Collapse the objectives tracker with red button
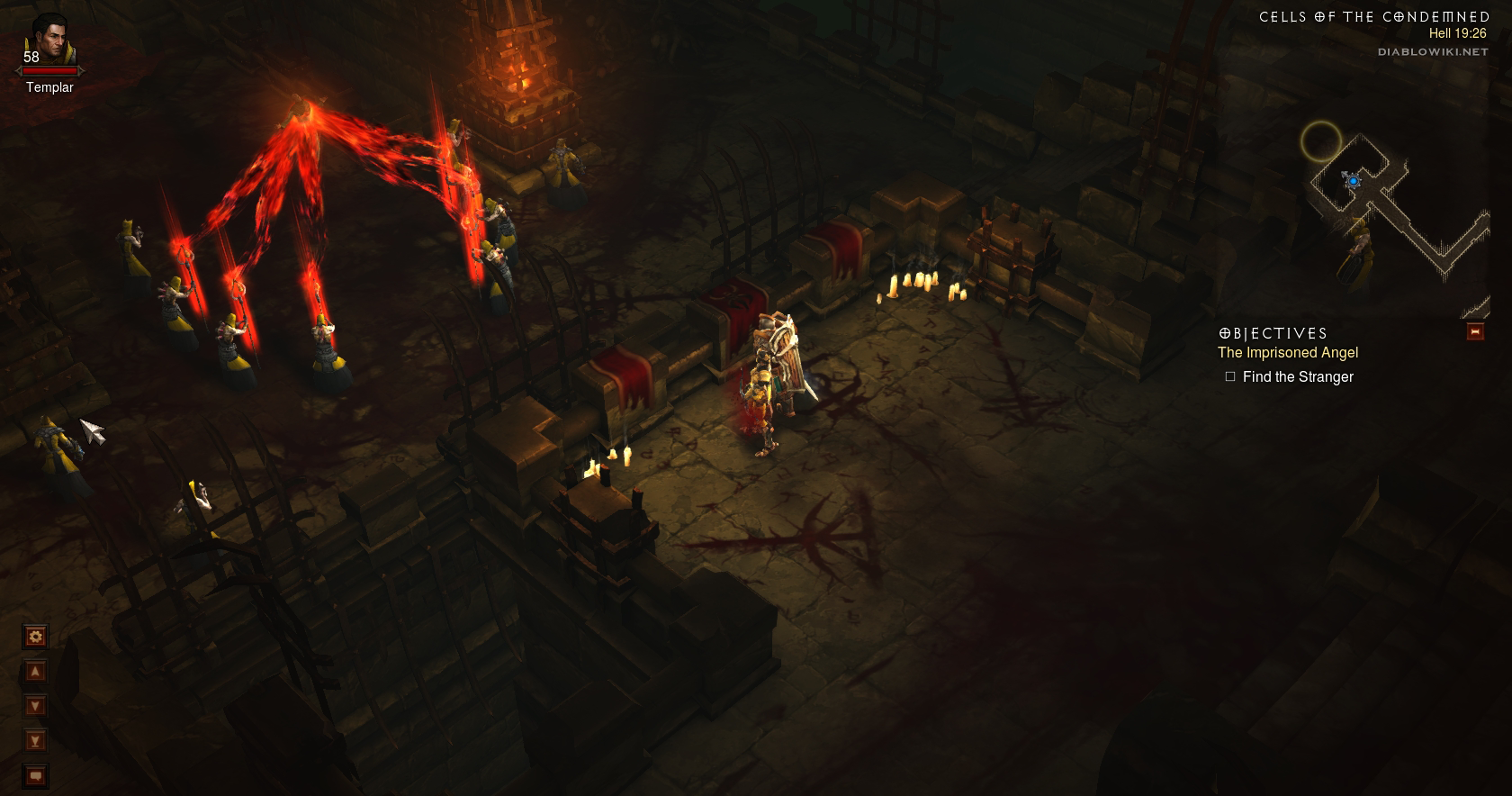The image size is (1512, 796). [x=1475, y=332]
